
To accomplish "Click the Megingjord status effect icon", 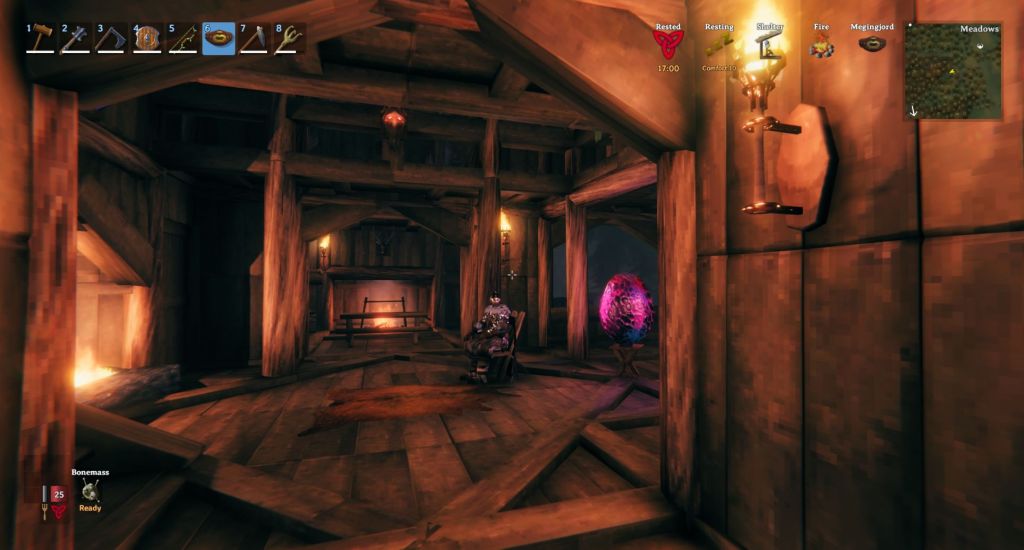I will coord(872,45).
